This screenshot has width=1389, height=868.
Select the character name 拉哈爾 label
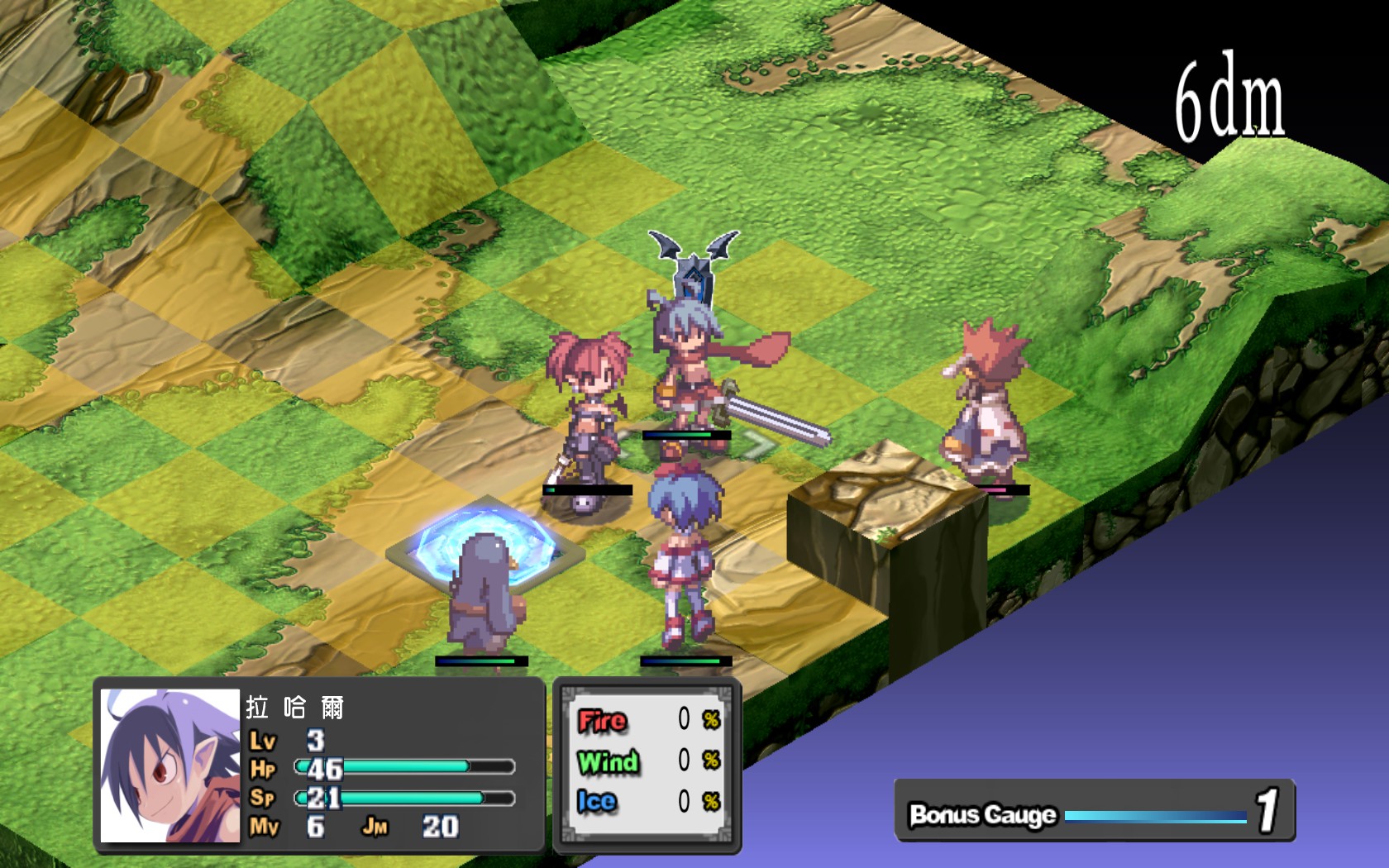295,708
